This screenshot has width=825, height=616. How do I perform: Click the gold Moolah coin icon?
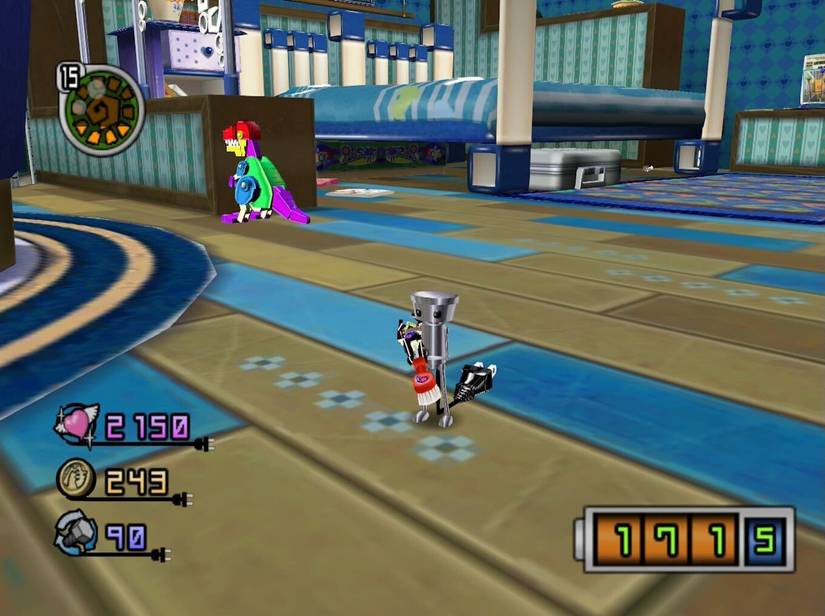(x=77, y=482)
